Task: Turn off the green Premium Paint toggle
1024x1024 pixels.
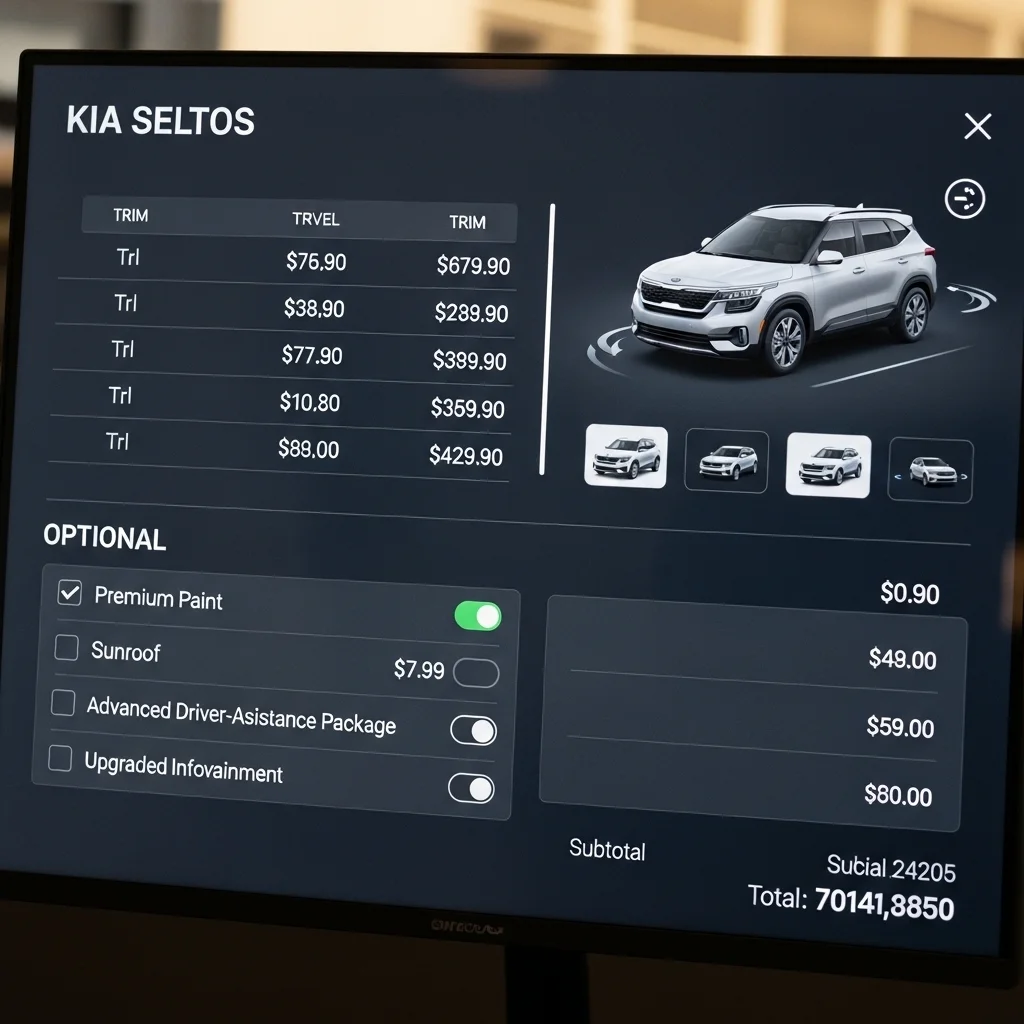Action: pyautogui.click(x=478, y=616)
